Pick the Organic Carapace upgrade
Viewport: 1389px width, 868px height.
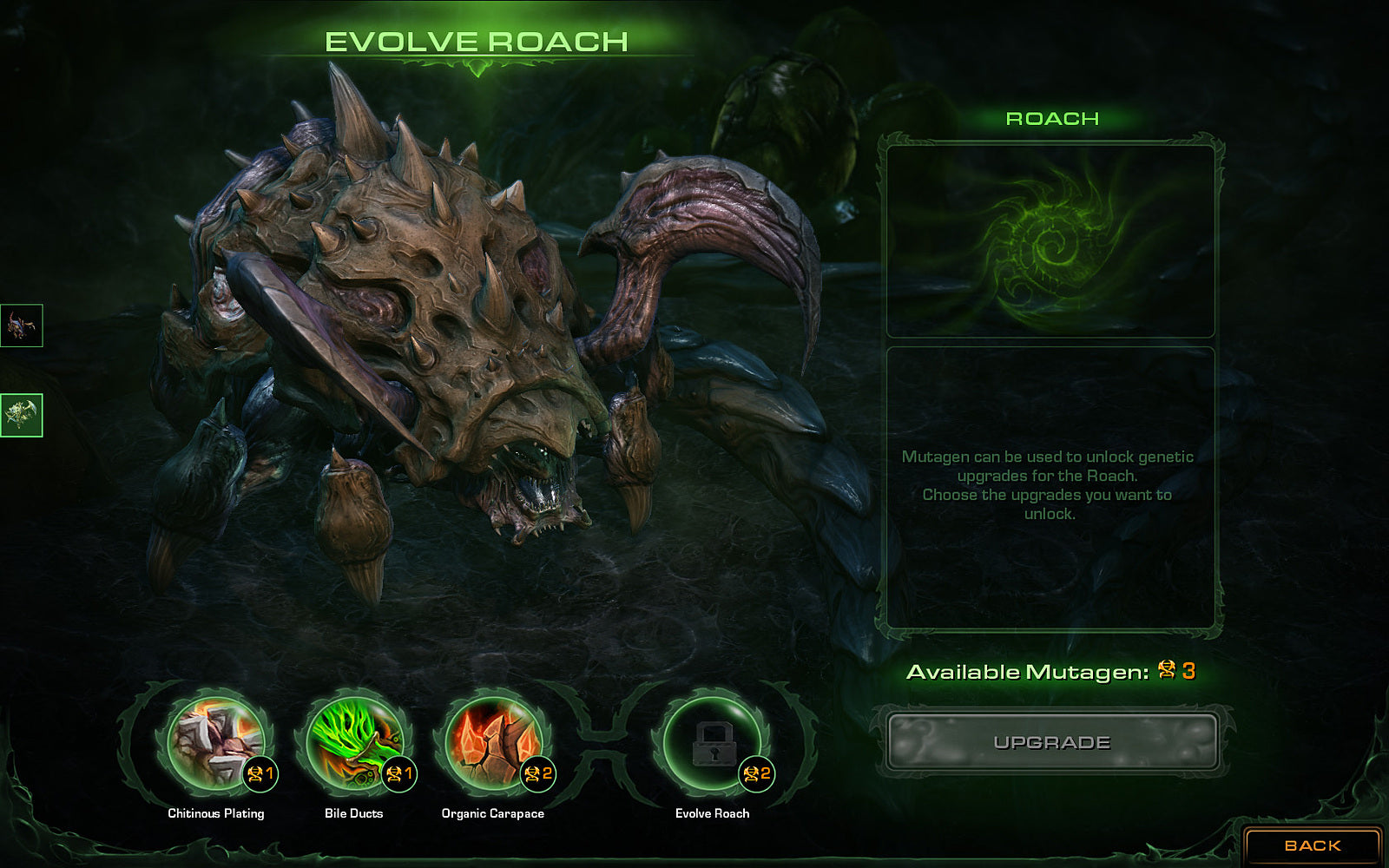point(493,744)
